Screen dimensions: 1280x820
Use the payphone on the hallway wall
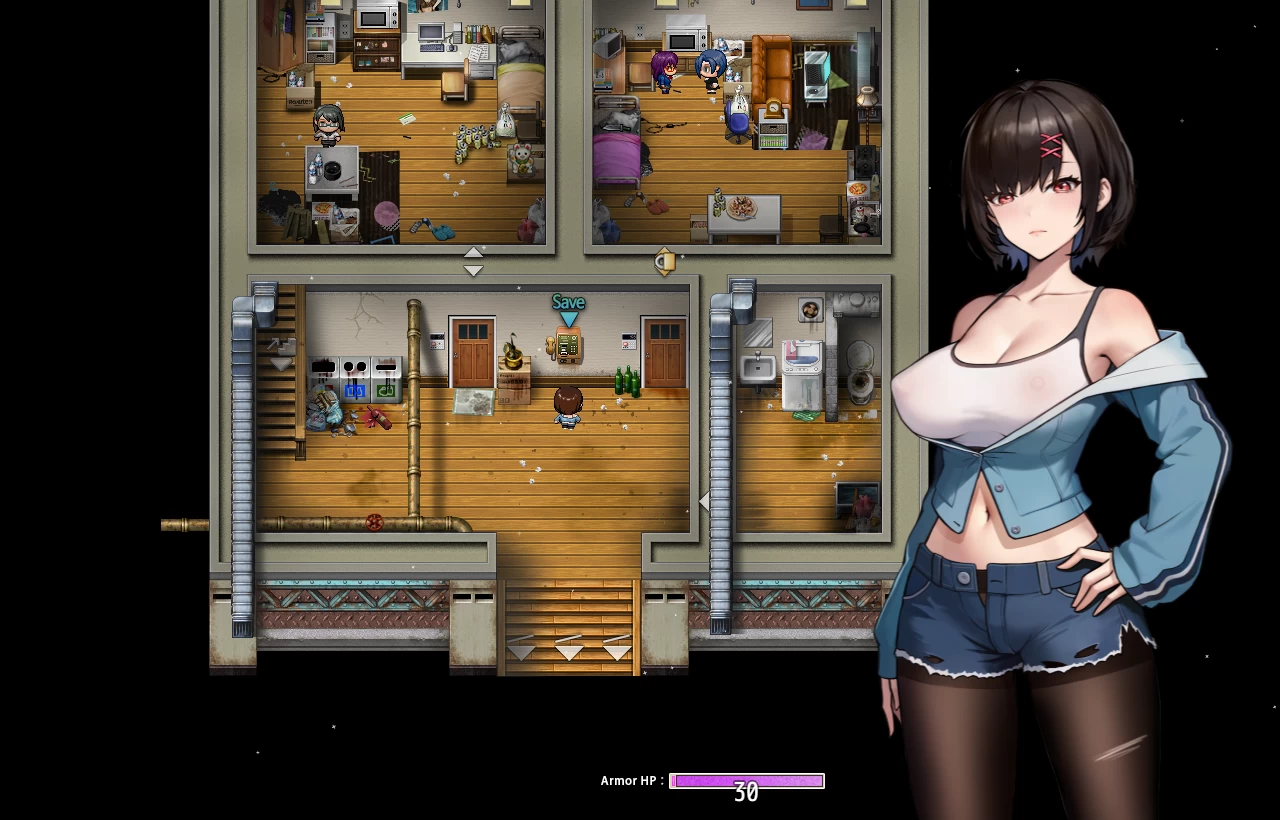[x=568, y=347]
